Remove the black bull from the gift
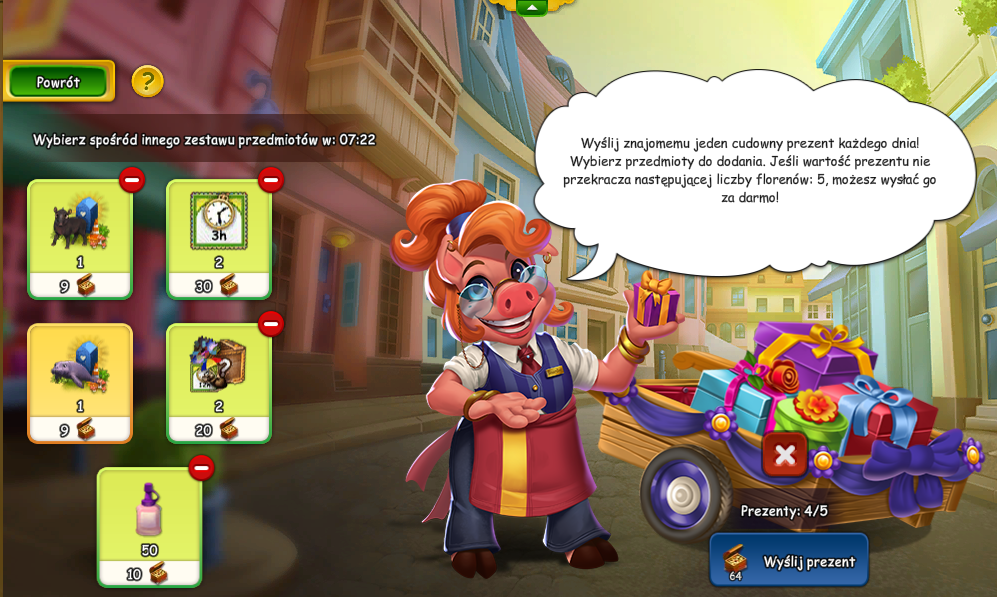Image resolution: width=997 pixels, height=597 pixels. point(132,180)
